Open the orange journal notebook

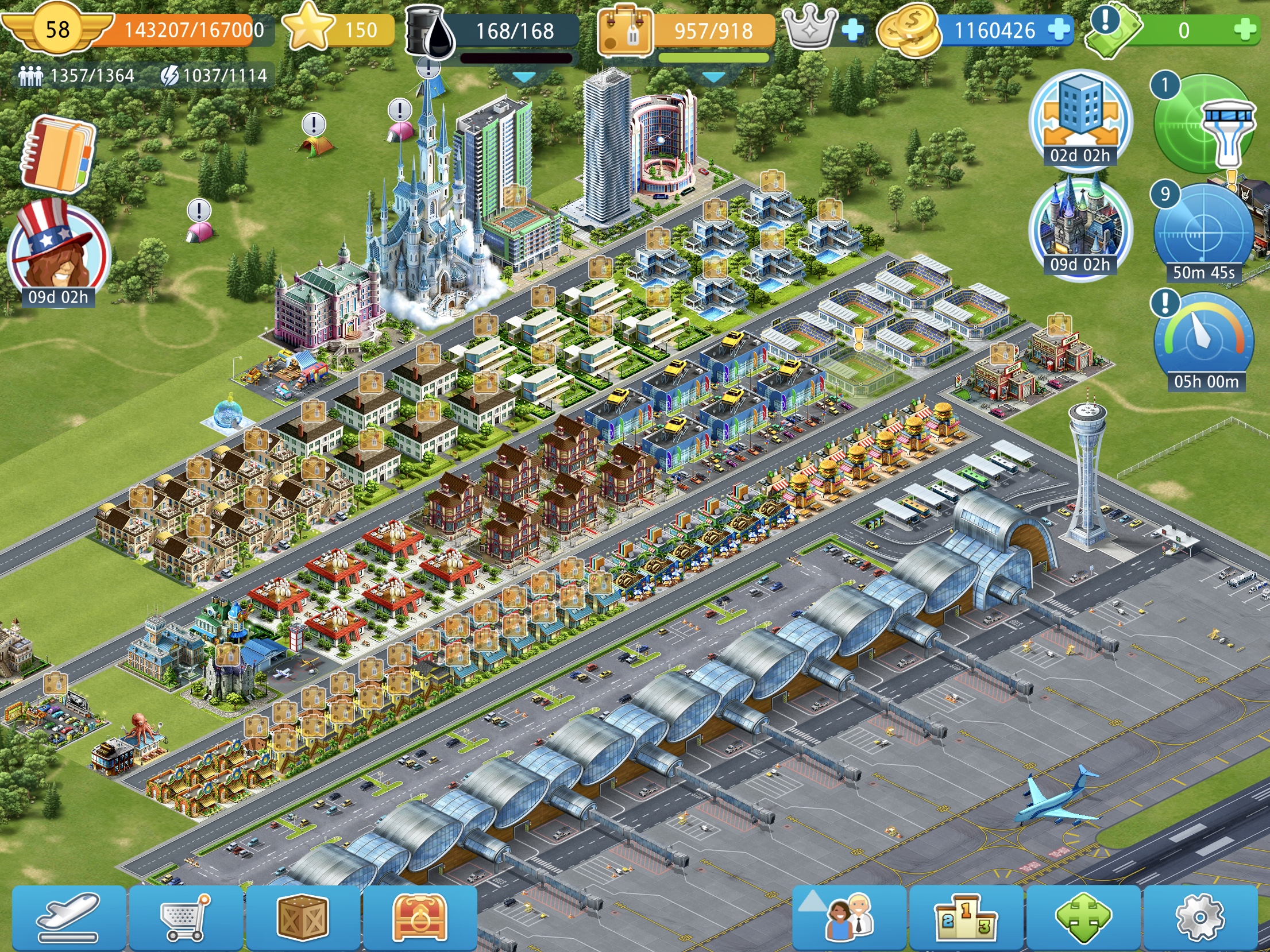pyautogui.click(x=57, y=153)
